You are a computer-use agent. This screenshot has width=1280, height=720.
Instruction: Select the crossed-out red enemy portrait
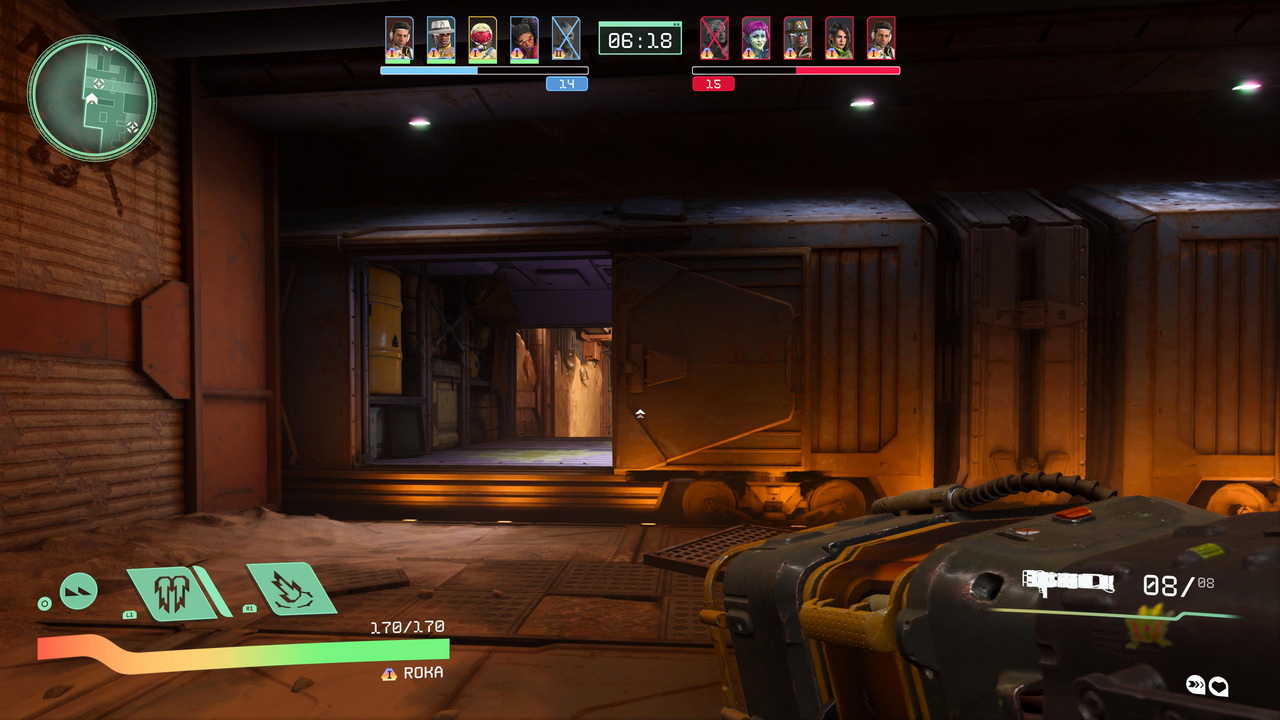pos(714,40)
